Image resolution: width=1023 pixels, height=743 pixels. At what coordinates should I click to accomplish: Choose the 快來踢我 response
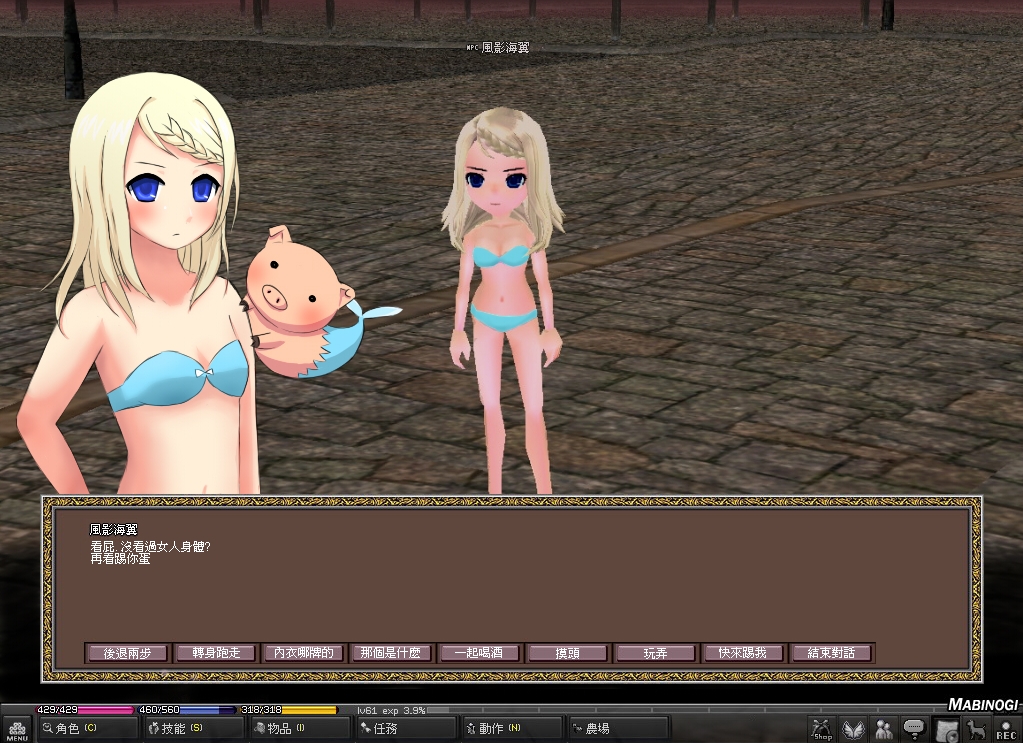tap(743, 653)
